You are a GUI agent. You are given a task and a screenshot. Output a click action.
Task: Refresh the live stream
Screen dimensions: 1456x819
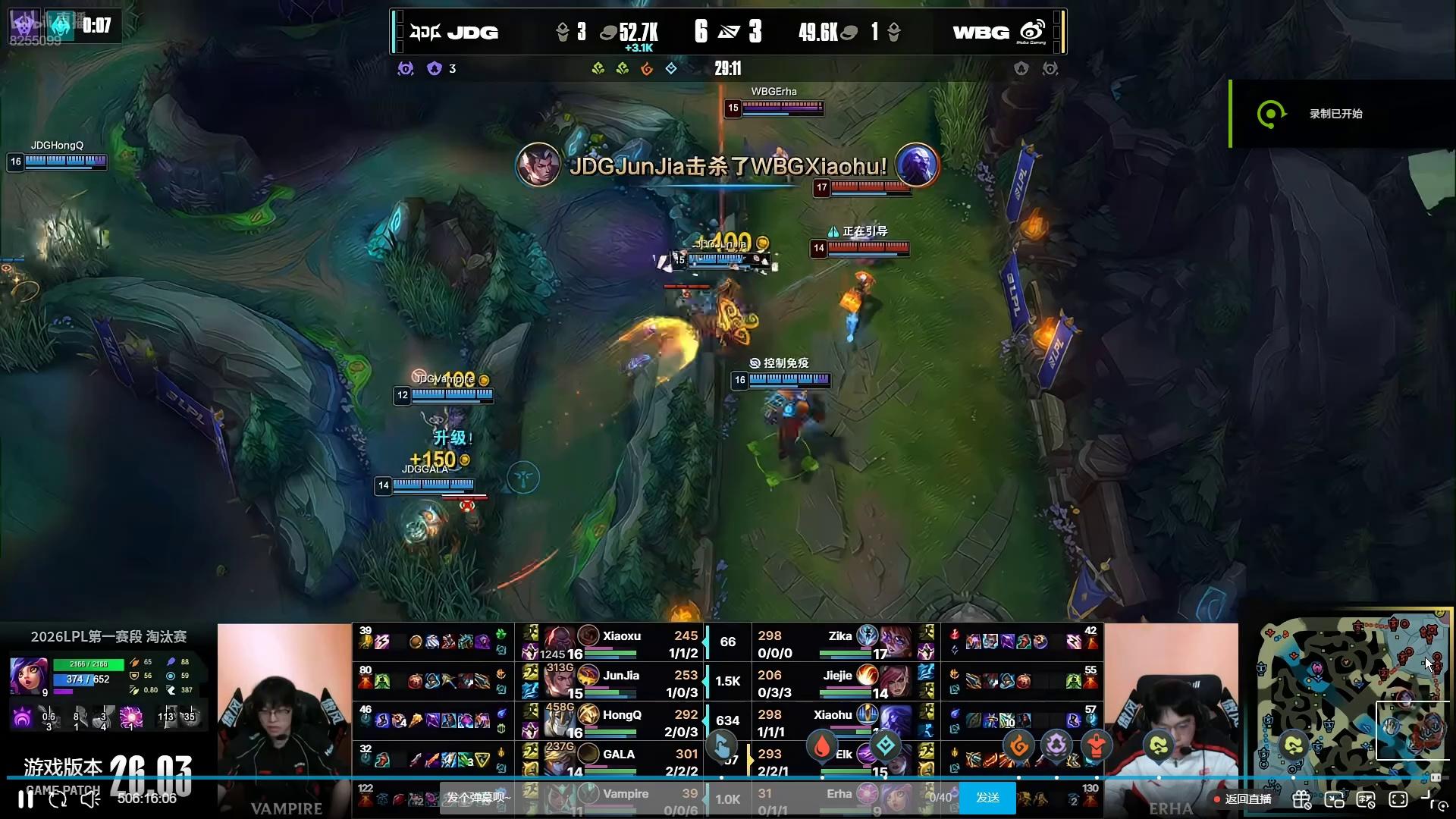[x=58, y=799]
